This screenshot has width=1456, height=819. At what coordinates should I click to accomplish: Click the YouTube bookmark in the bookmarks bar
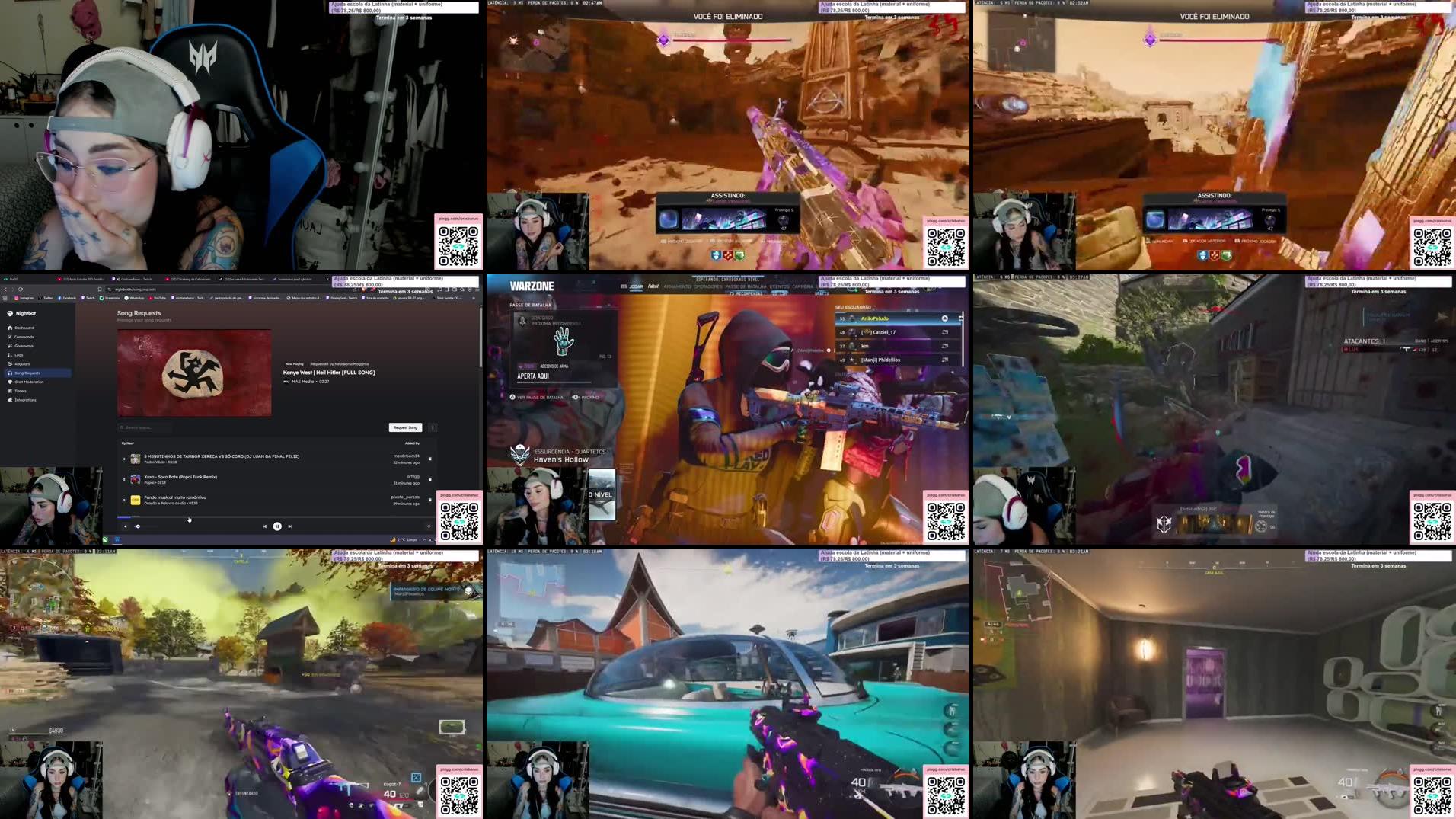click(157, 299)
